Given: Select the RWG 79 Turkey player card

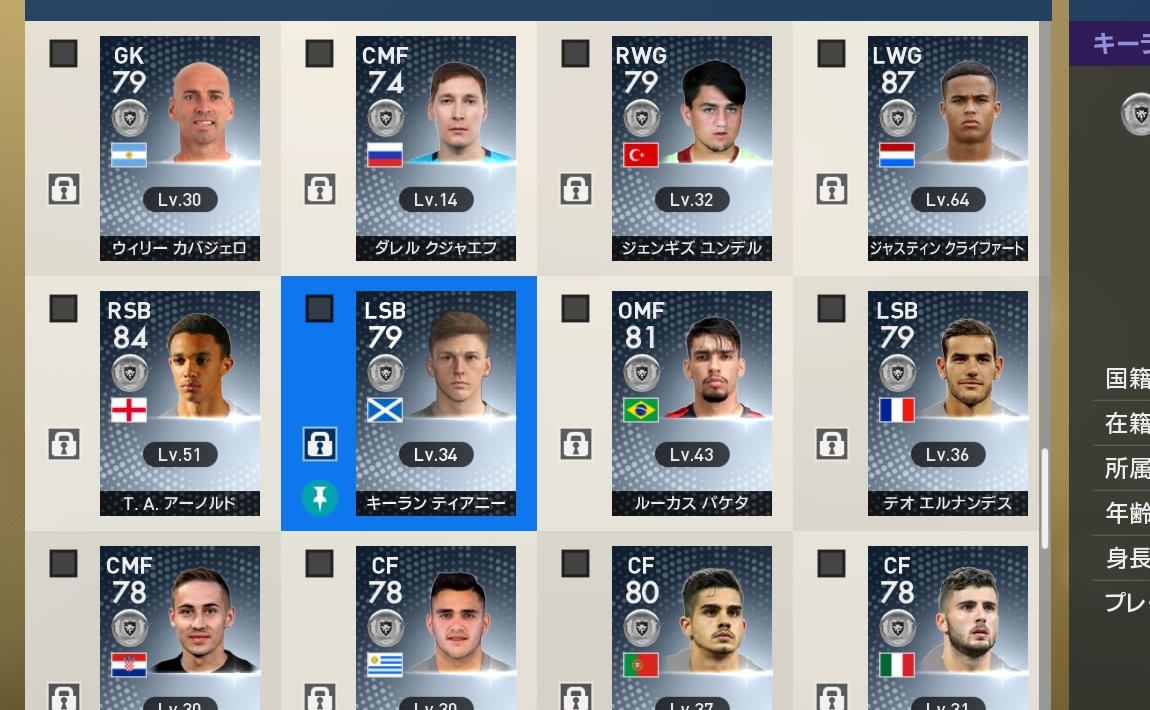Looking at the screenshot, I should (692, 148).
